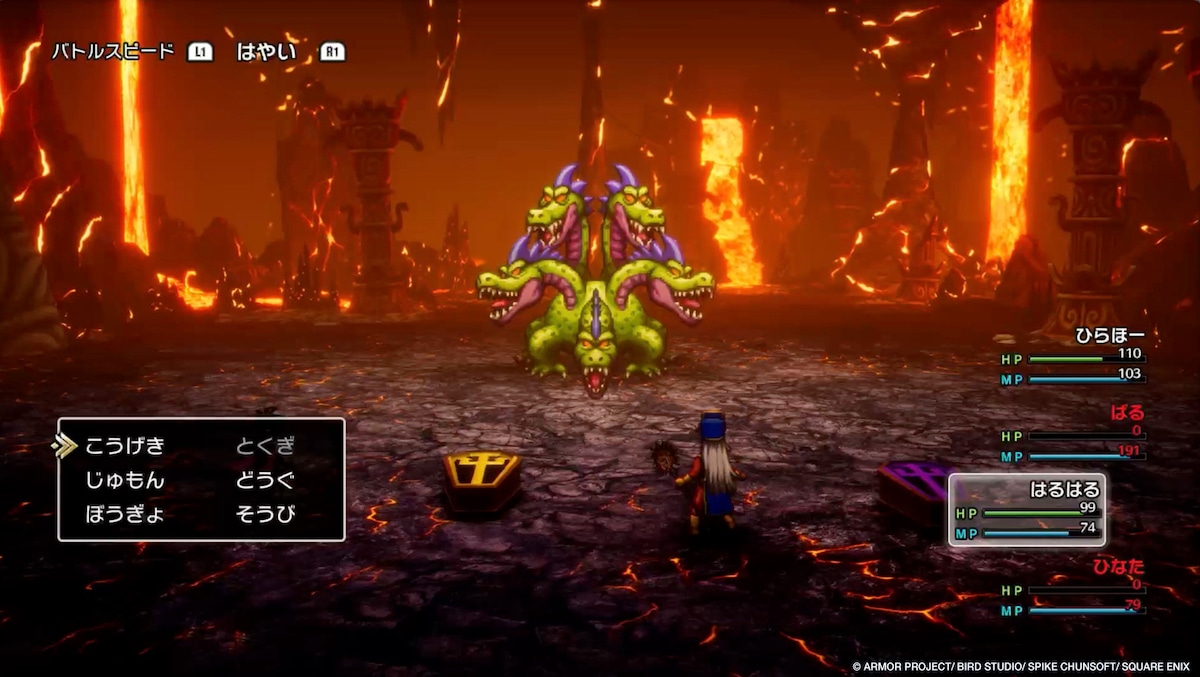Open the じゅもん spell list

click(x=125, y=481)
